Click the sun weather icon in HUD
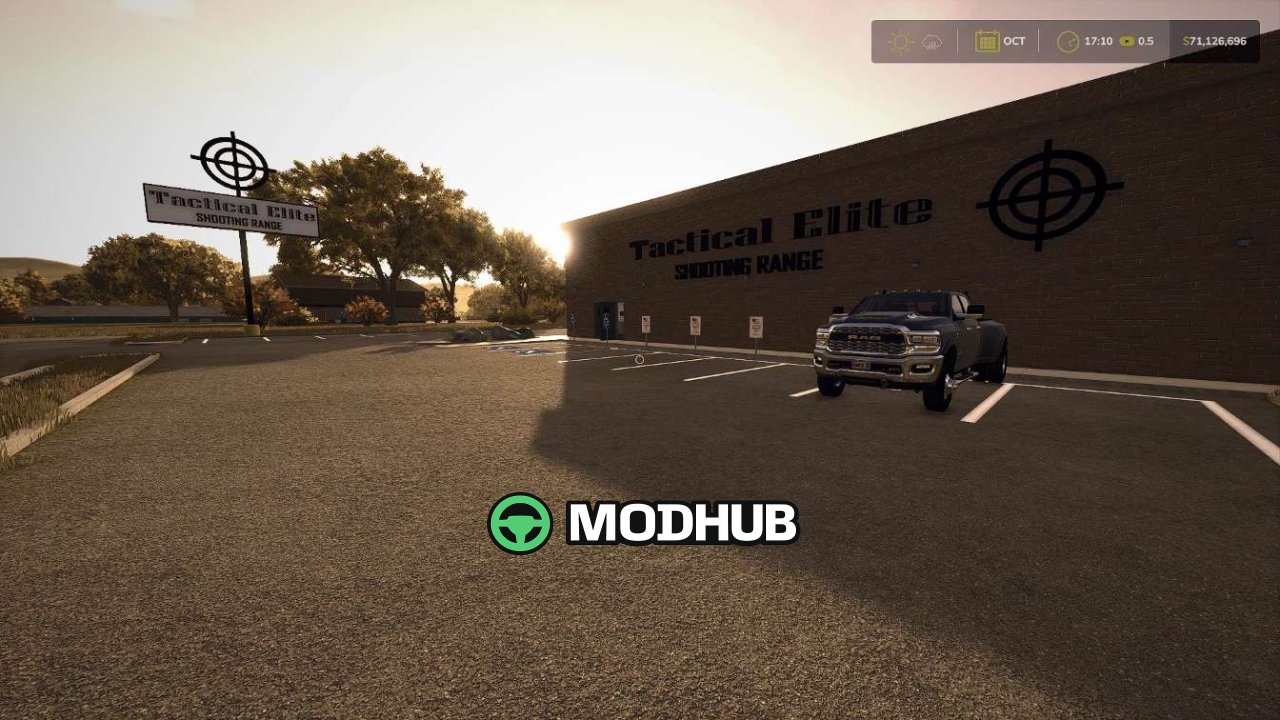This screenshot has width=1280, height=720. pos(901,42)
